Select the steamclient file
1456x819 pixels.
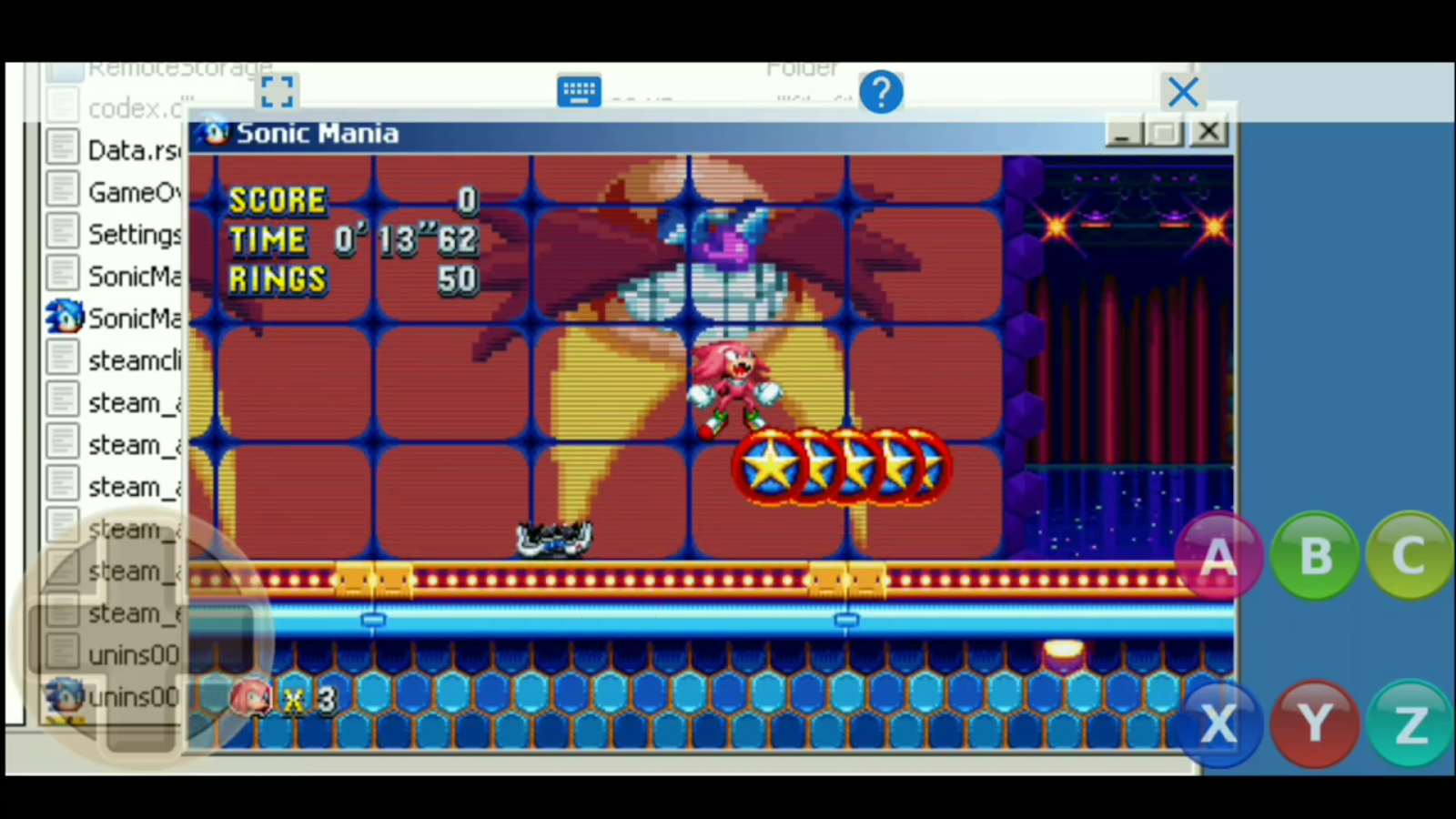click(x=123, y=360)
